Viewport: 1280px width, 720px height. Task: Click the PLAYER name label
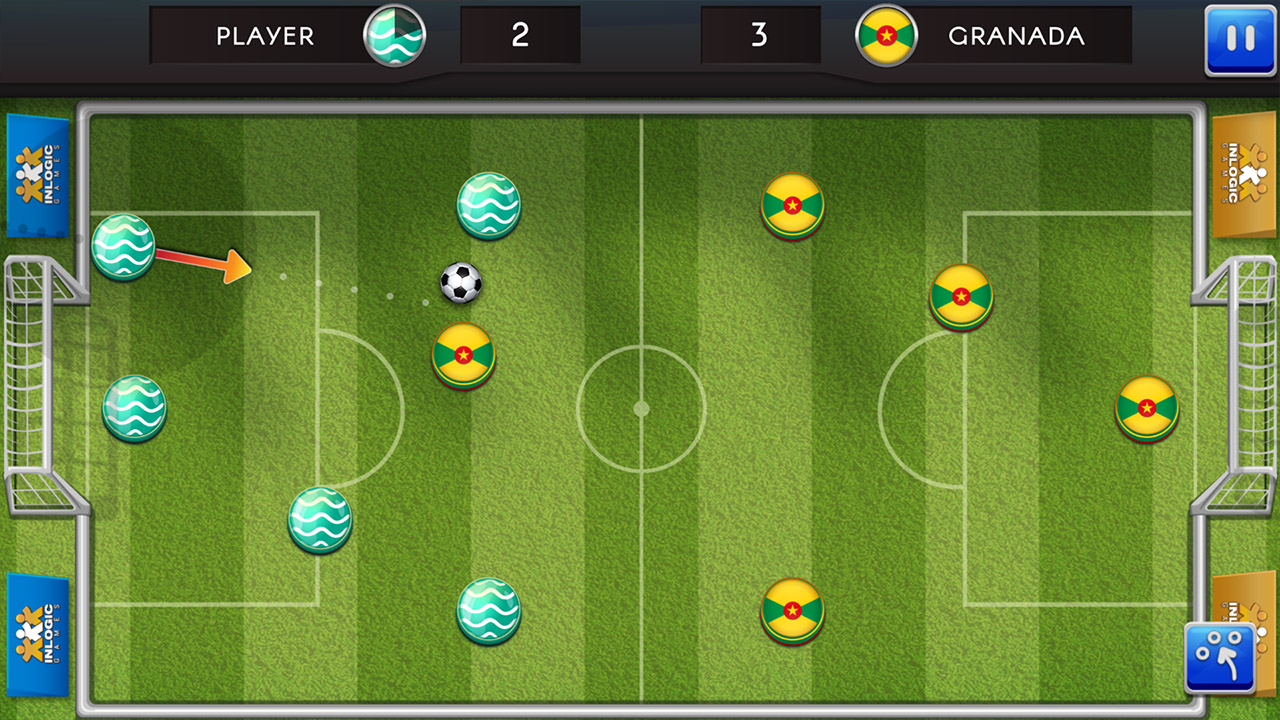click(264, 35)
